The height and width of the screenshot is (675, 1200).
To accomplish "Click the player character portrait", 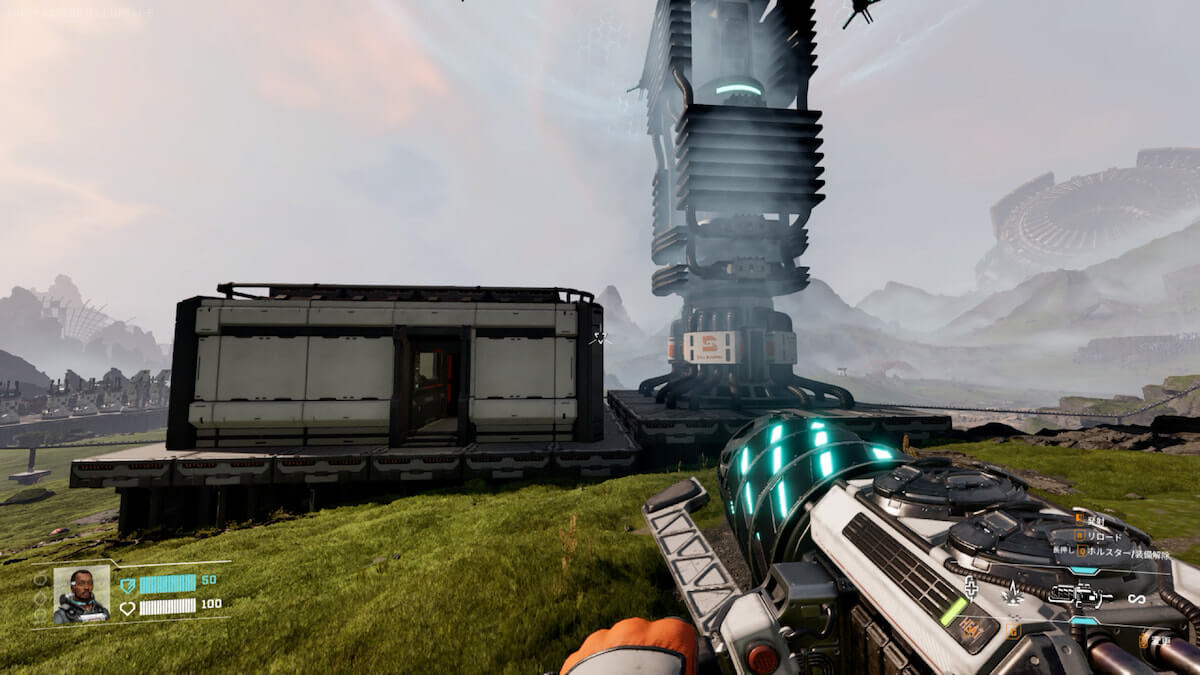I will 81,595.
